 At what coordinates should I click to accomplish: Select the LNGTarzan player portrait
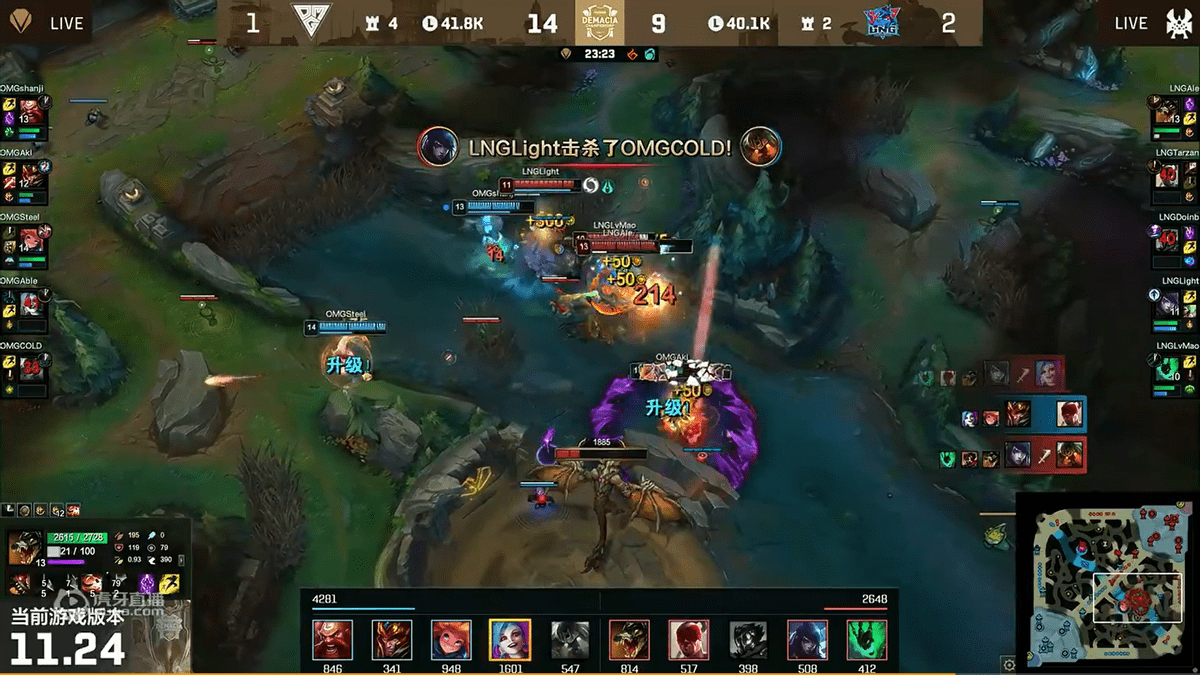(x=1165, y=177)
